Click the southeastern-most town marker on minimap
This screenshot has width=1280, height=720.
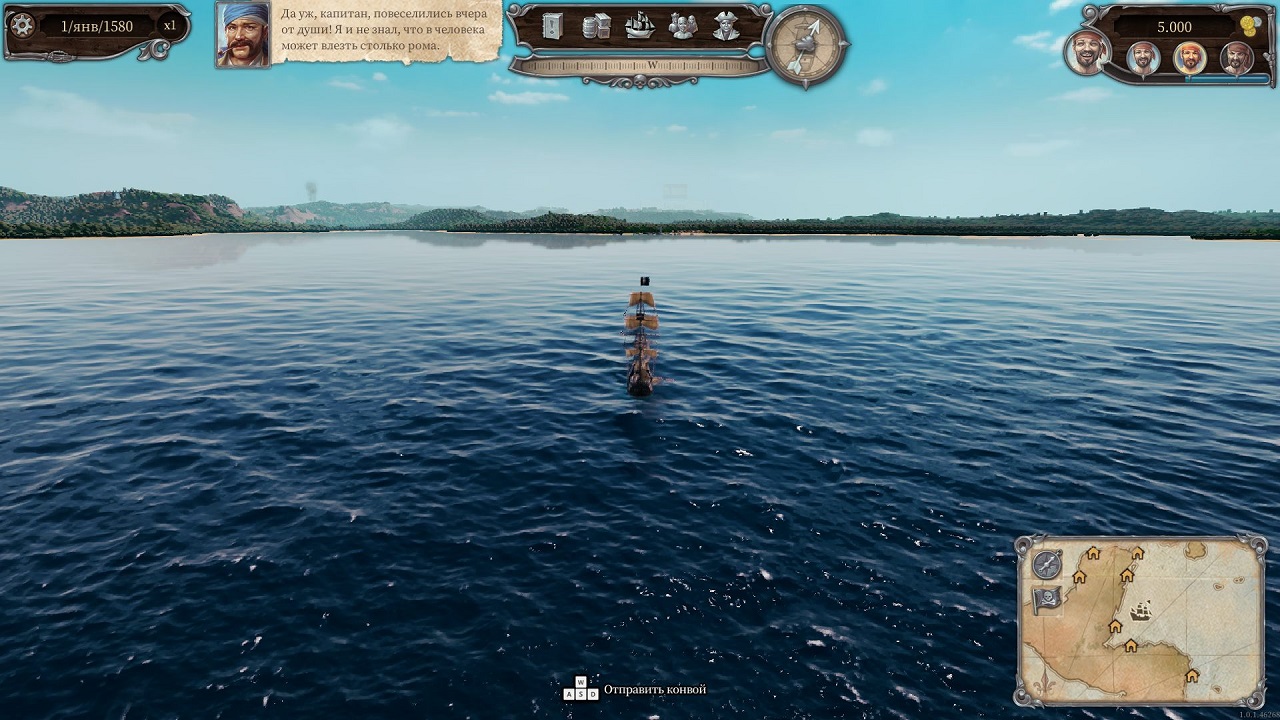tap(1191, 676)
